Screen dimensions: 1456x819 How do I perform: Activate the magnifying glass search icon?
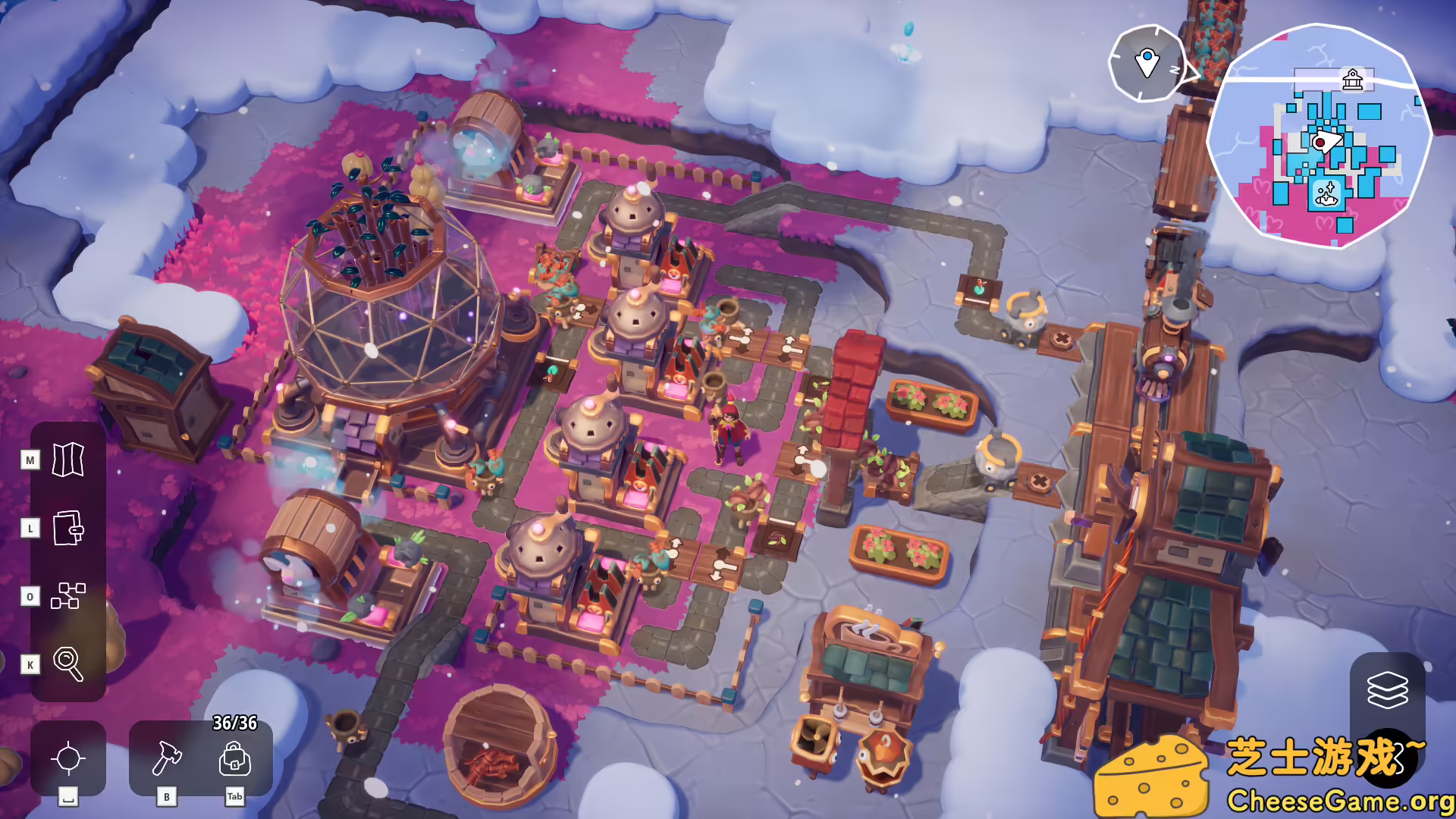point(68,664)
